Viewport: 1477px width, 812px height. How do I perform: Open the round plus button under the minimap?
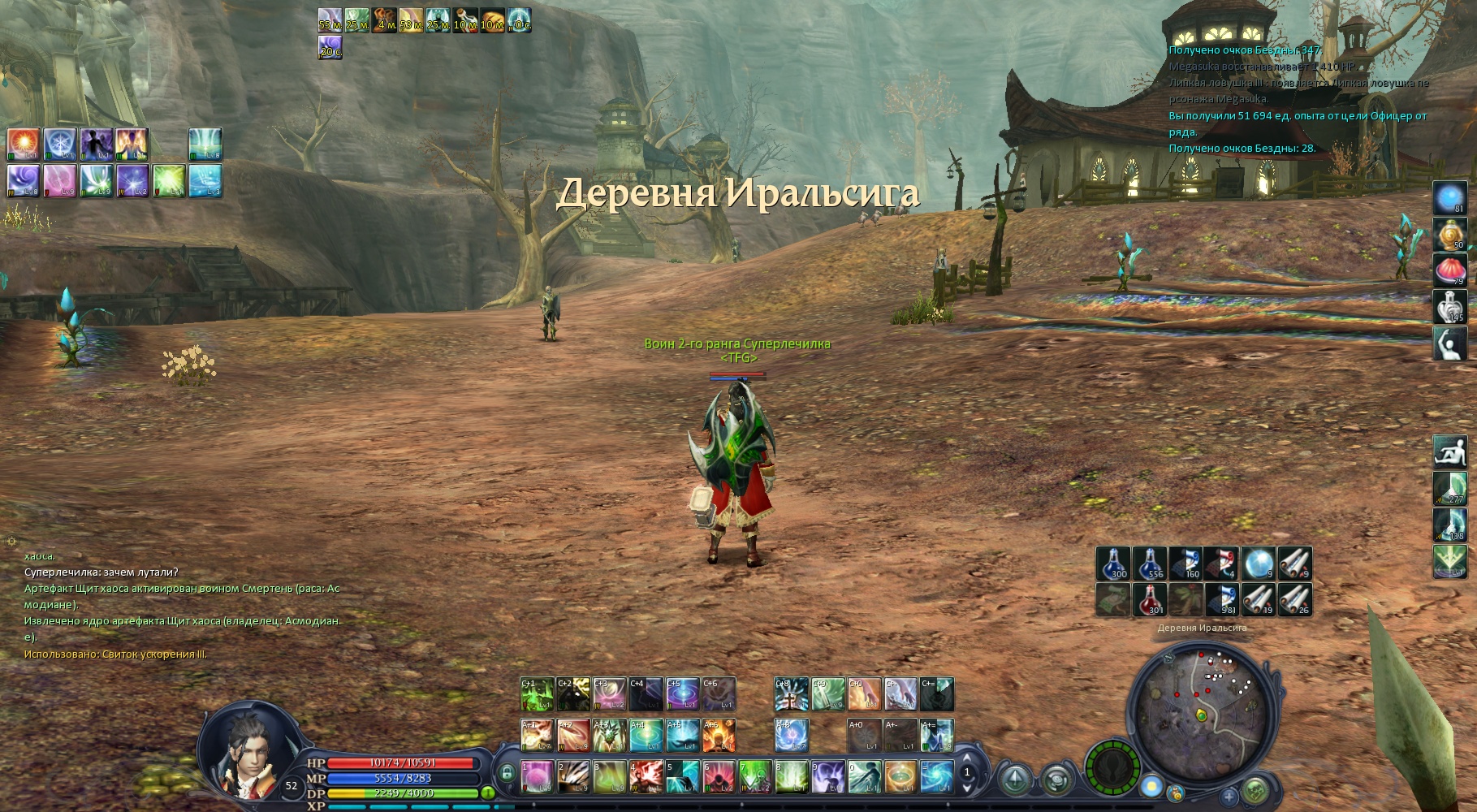pyautogui.click(x=1229, y=796)
